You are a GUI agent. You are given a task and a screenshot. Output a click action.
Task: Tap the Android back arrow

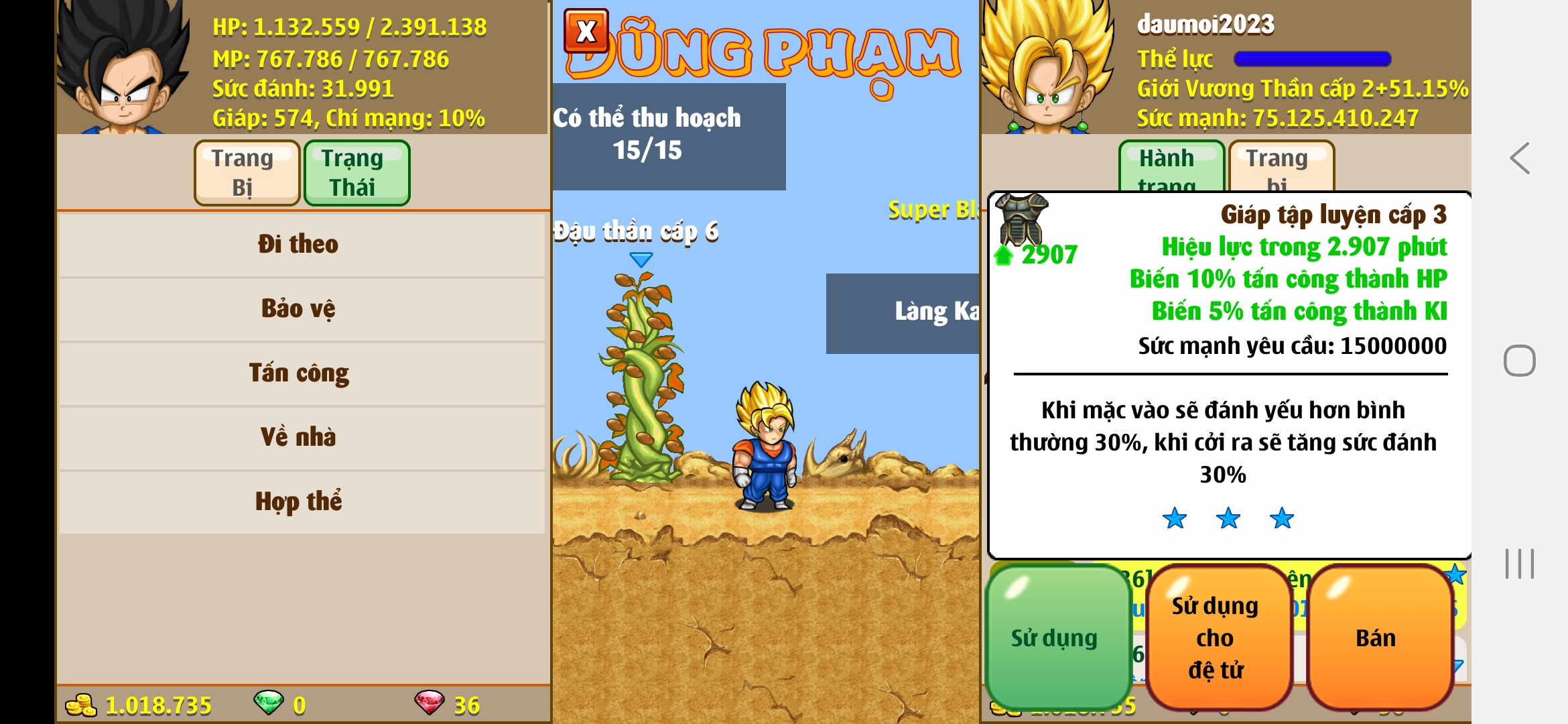coord(1520,159)
